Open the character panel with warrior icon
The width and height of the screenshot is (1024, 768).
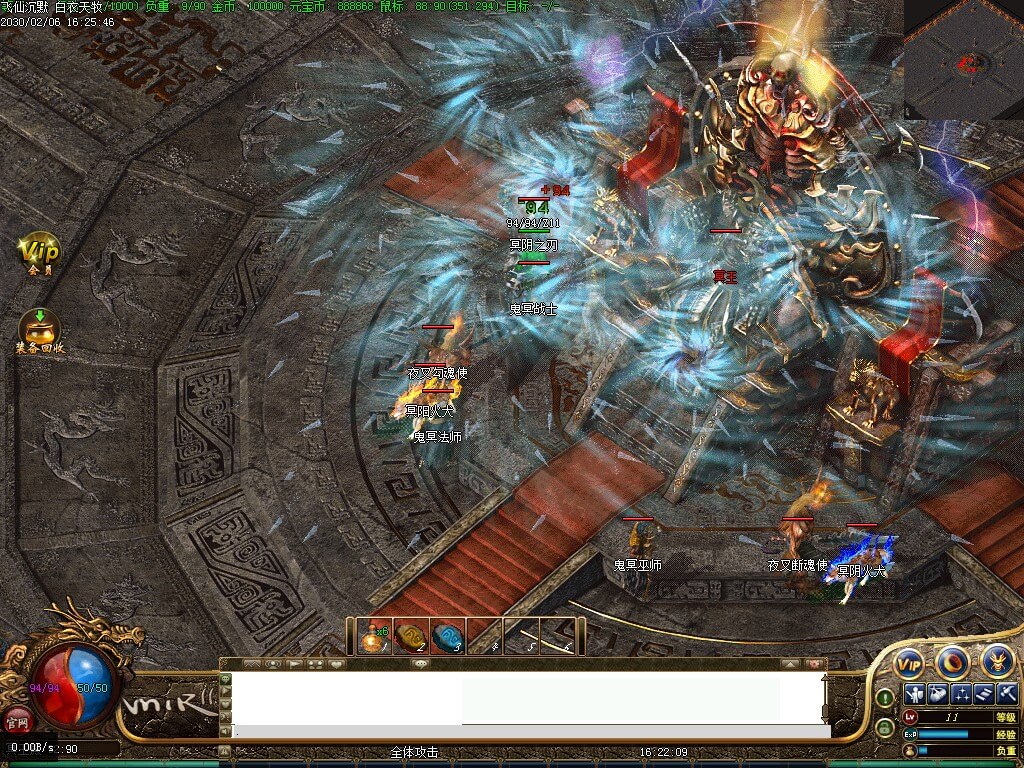(913, 693)
